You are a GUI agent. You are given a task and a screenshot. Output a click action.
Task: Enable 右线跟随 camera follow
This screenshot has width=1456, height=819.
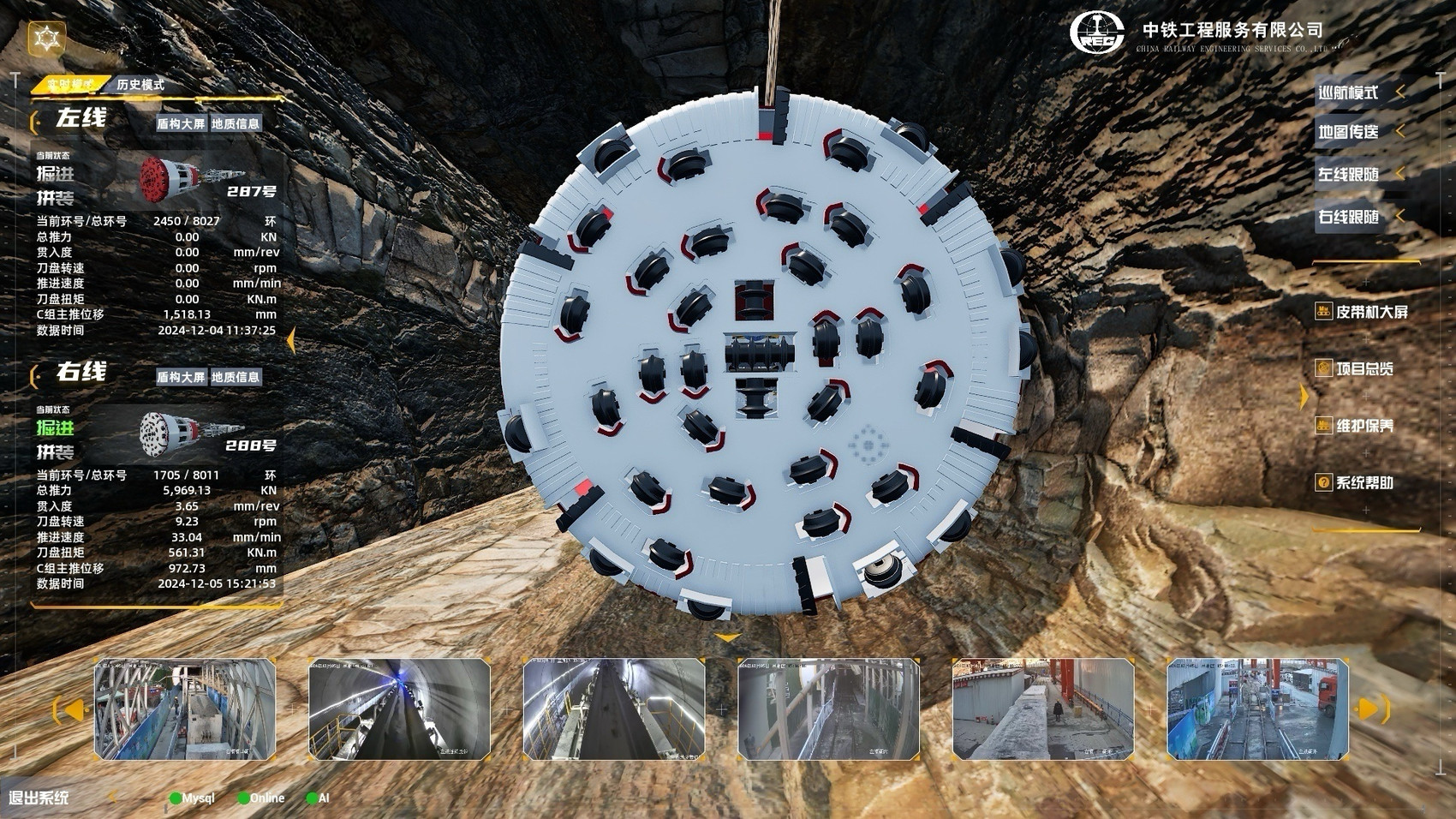click(x=1348, y=218)
